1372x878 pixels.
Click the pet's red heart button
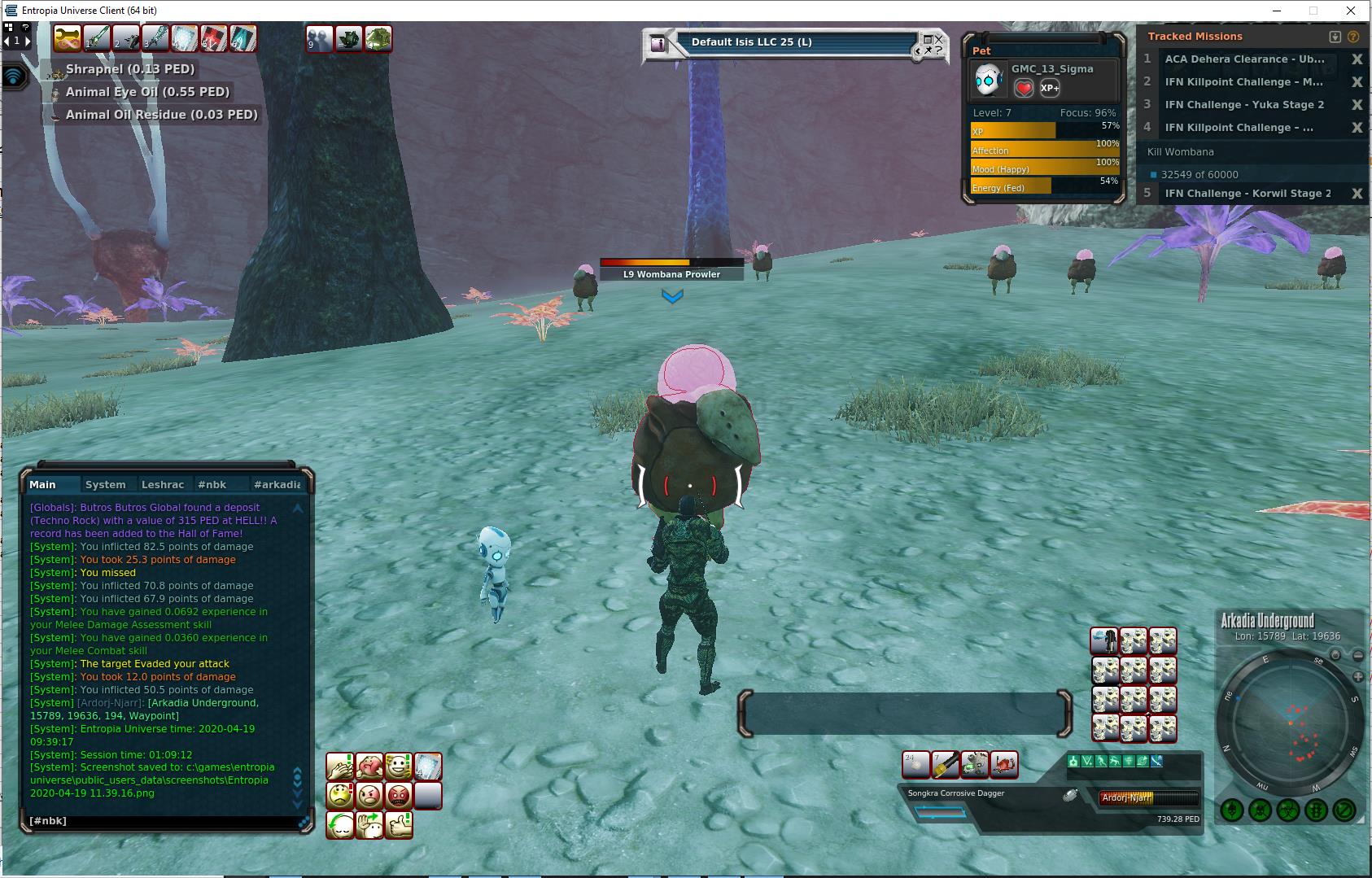pos(1024,88)
